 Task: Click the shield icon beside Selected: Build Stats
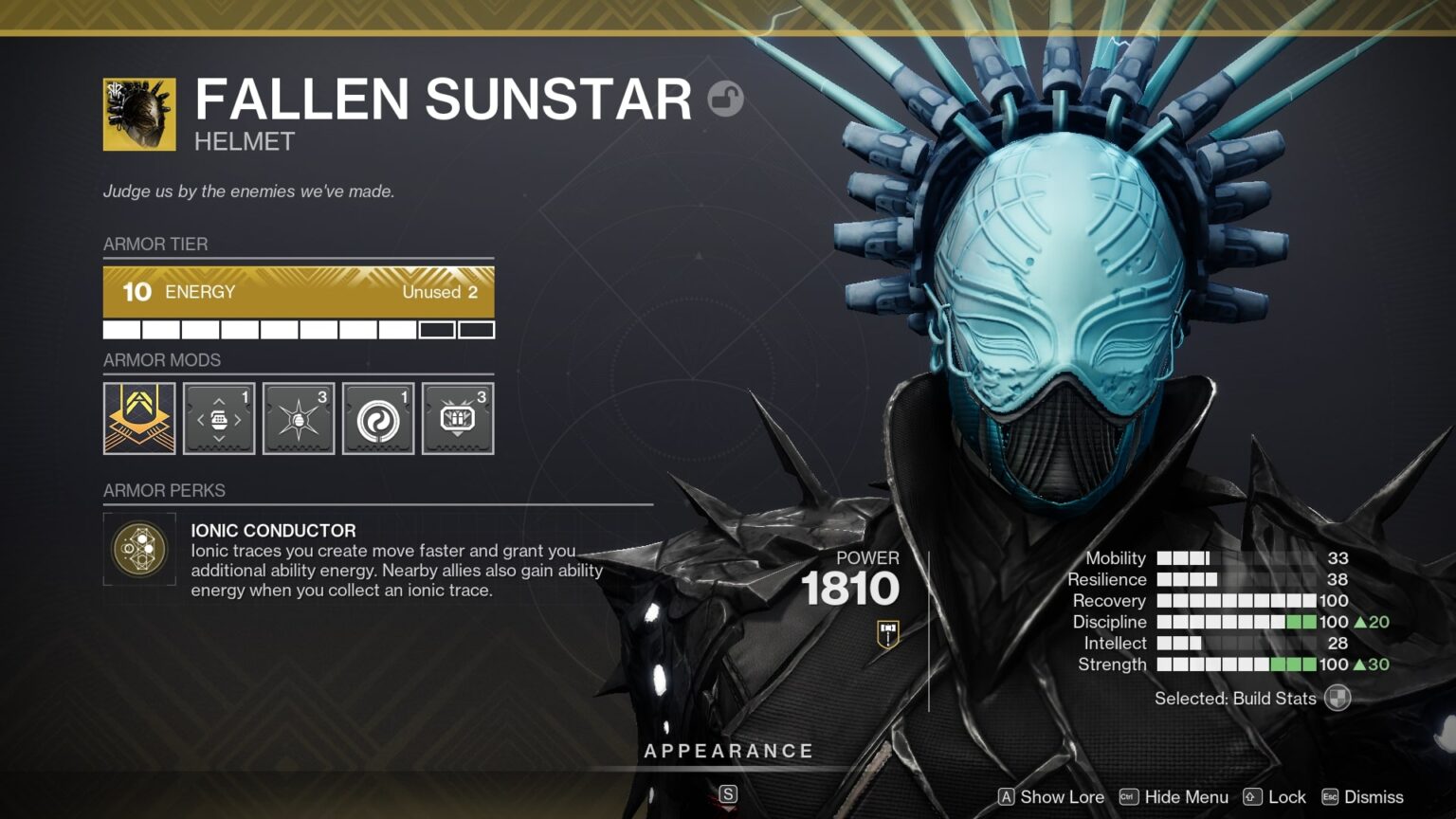point(1338,699)
